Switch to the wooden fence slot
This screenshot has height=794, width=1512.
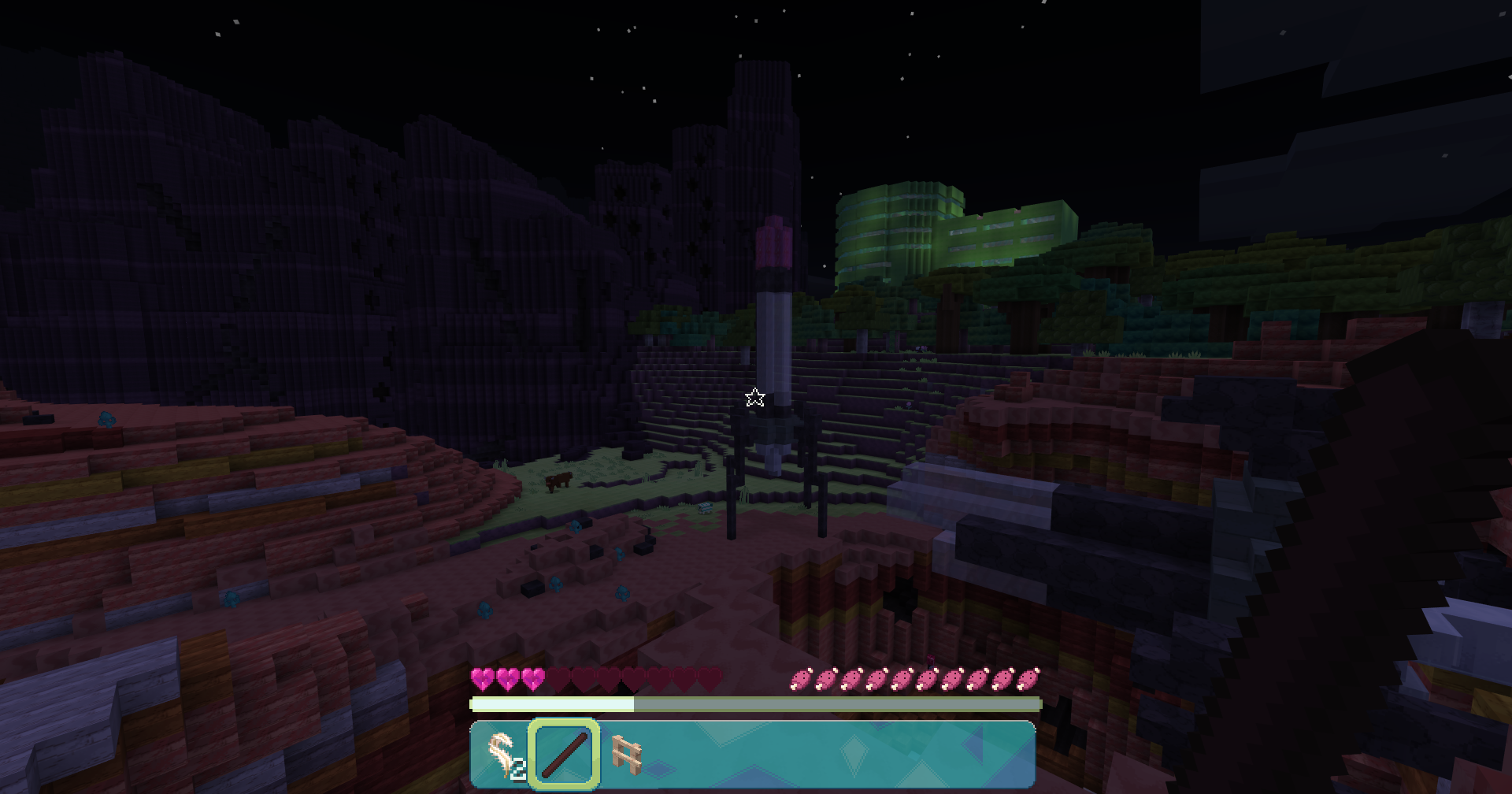(x=626, y=755)
